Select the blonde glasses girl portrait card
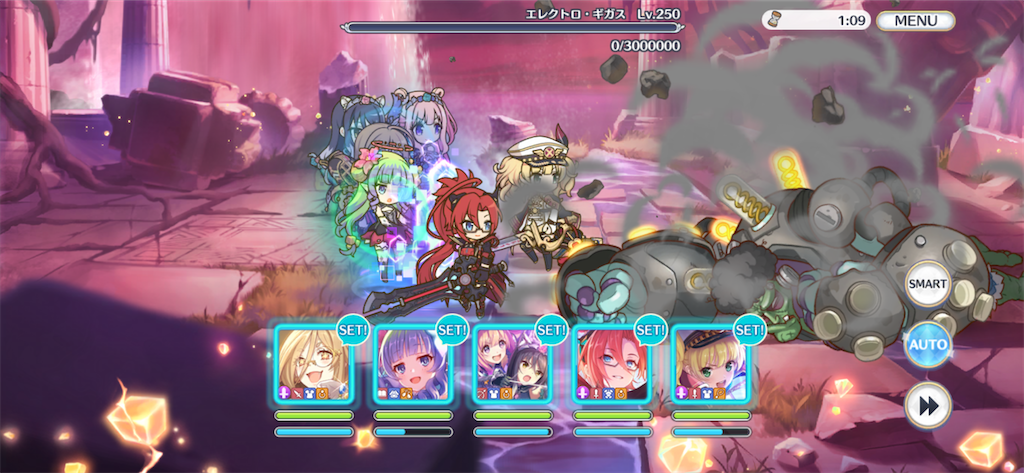The height and width of the screenshot is (473, 1024). pos(313,364)
